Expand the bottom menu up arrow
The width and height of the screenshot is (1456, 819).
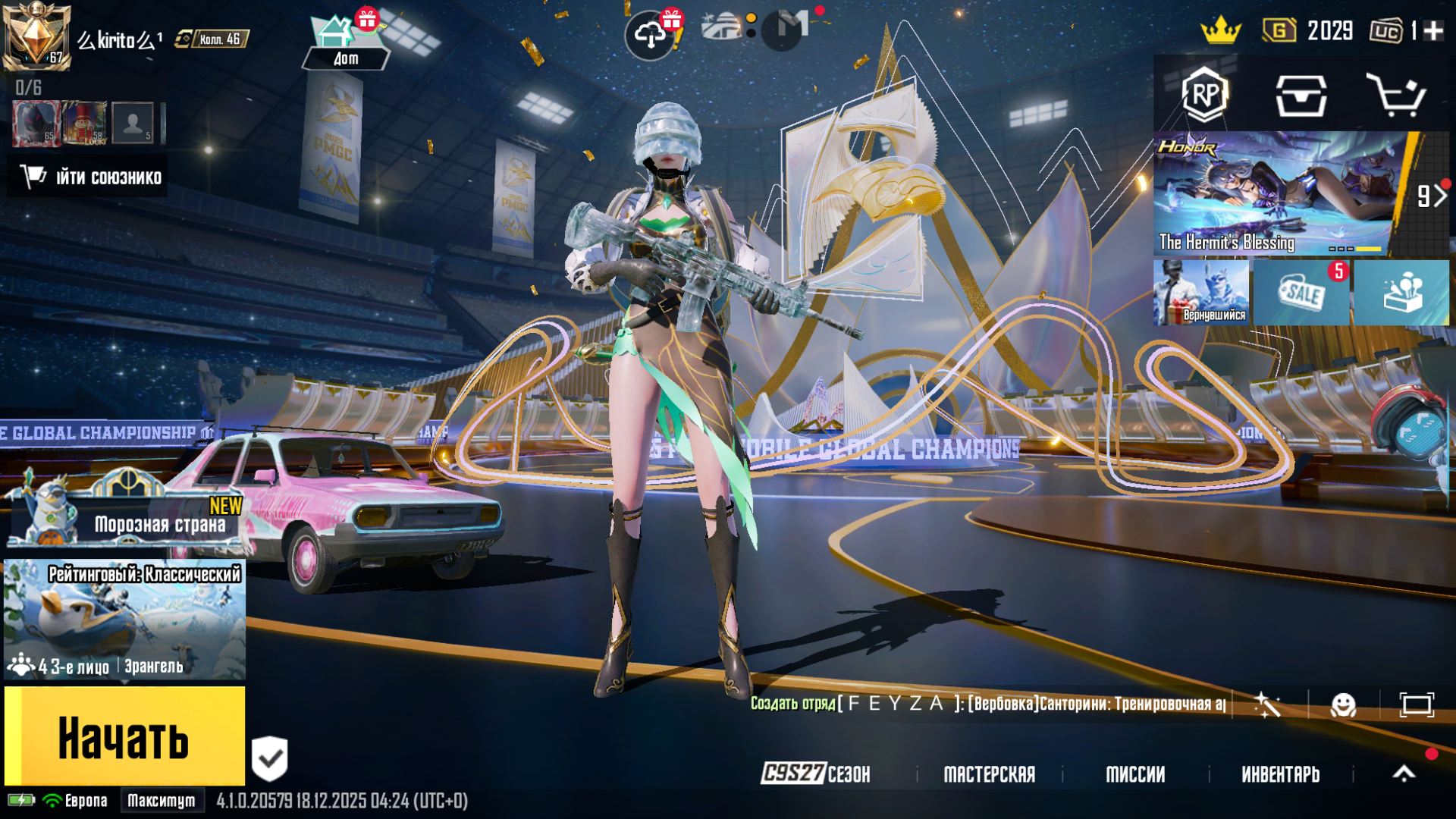1404,773
